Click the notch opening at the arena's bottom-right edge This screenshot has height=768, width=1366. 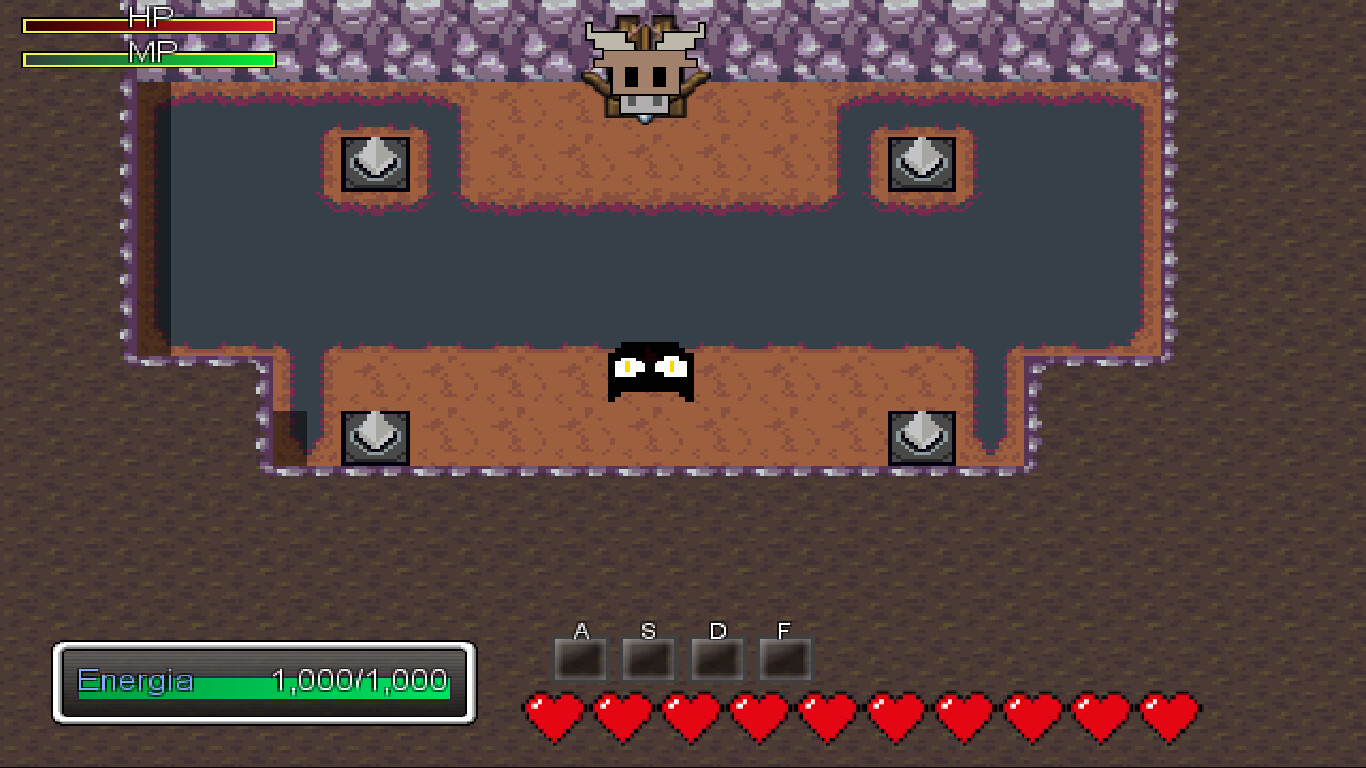click(x=990, y=435)
